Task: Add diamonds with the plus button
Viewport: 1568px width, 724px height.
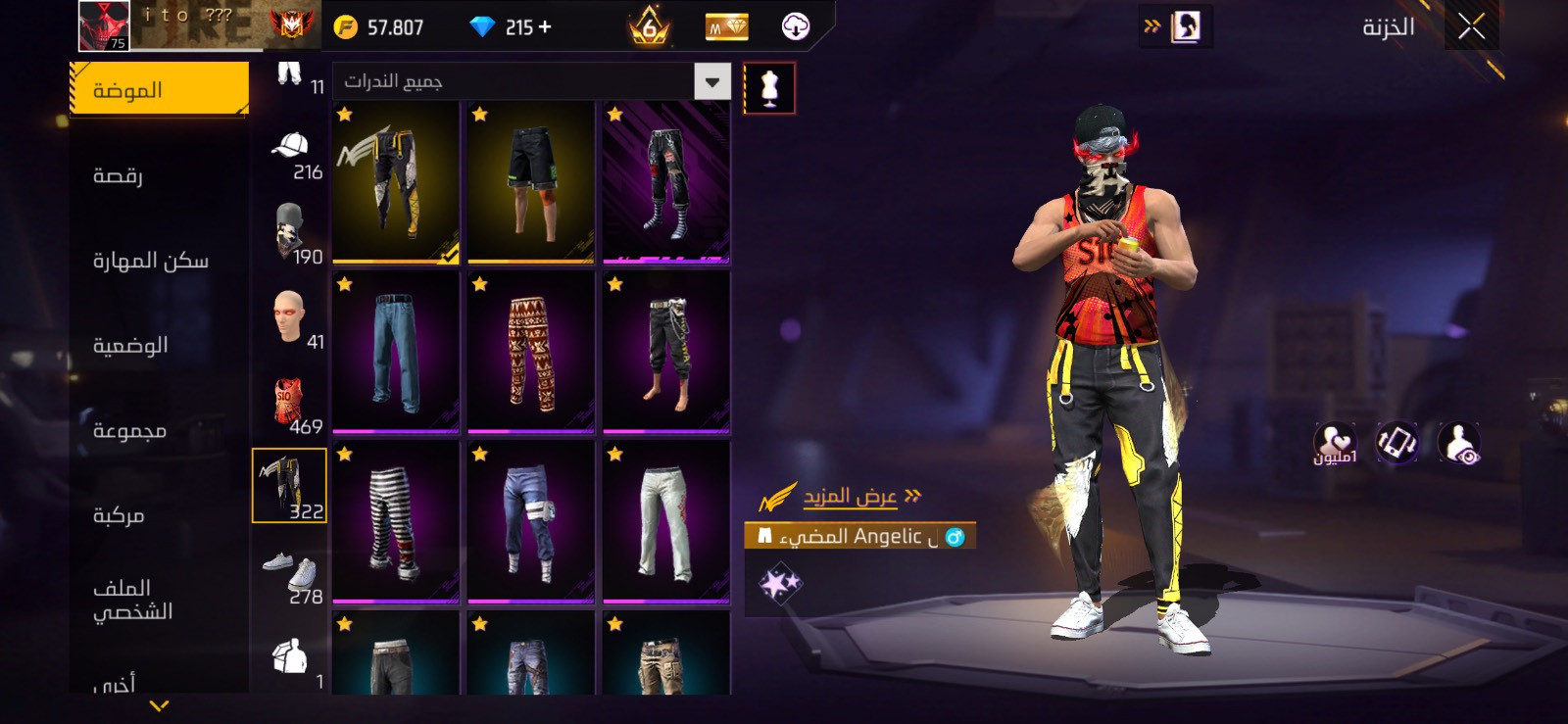Action: tap(545, 27)
